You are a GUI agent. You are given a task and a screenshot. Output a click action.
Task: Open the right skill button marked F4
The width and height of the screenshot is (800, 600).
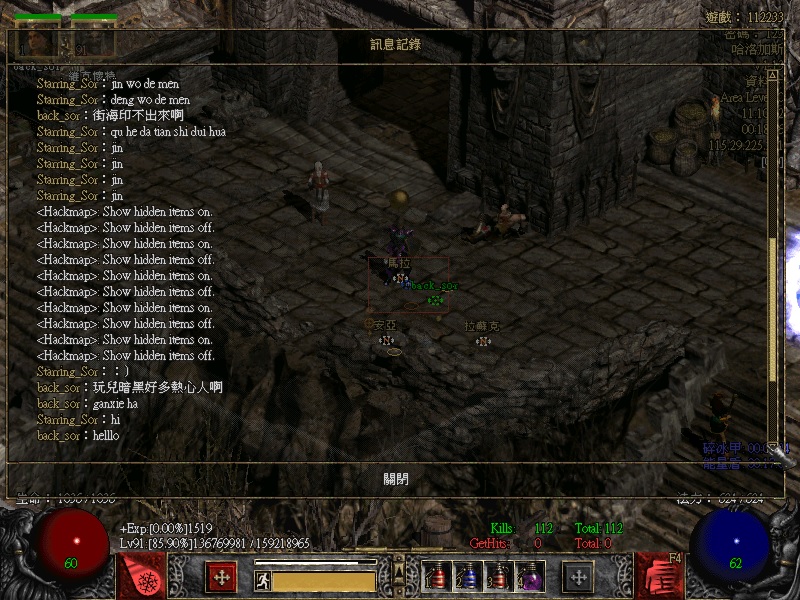[659, 577]
